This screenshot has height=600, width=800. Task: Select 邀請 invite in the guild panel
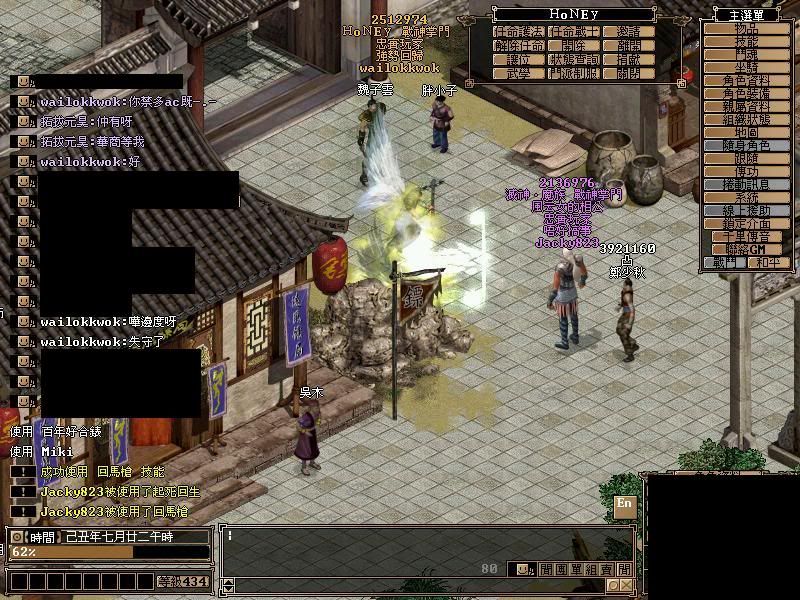[x=630, y=32]
